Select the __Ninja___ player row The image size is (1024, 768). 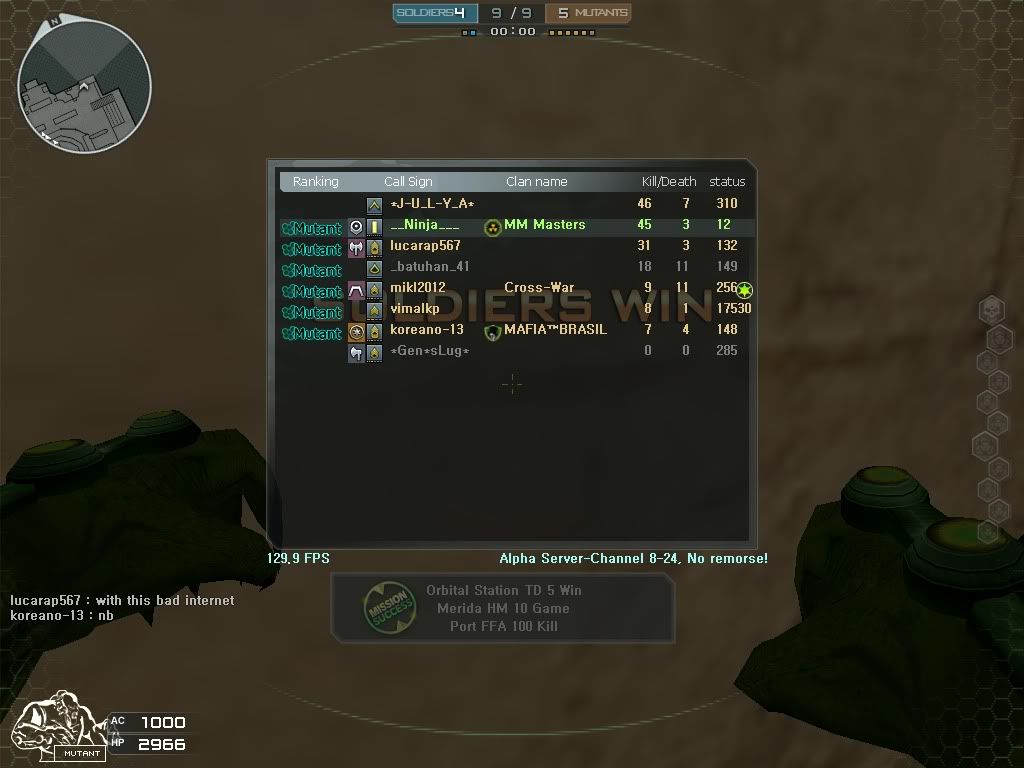pos(424,225)
